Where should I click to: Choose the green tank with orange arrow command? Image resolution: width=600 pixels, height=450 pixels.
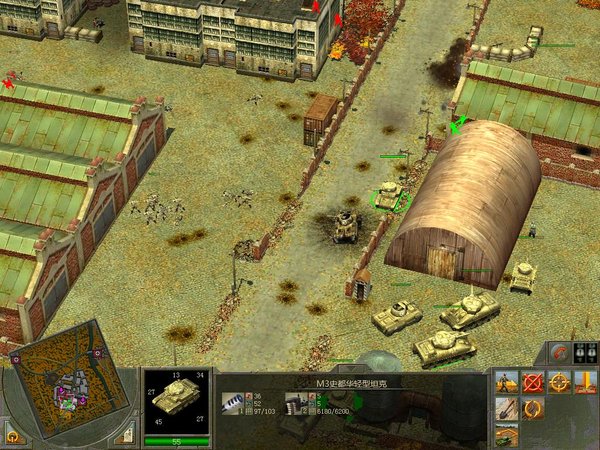[508, 434]
